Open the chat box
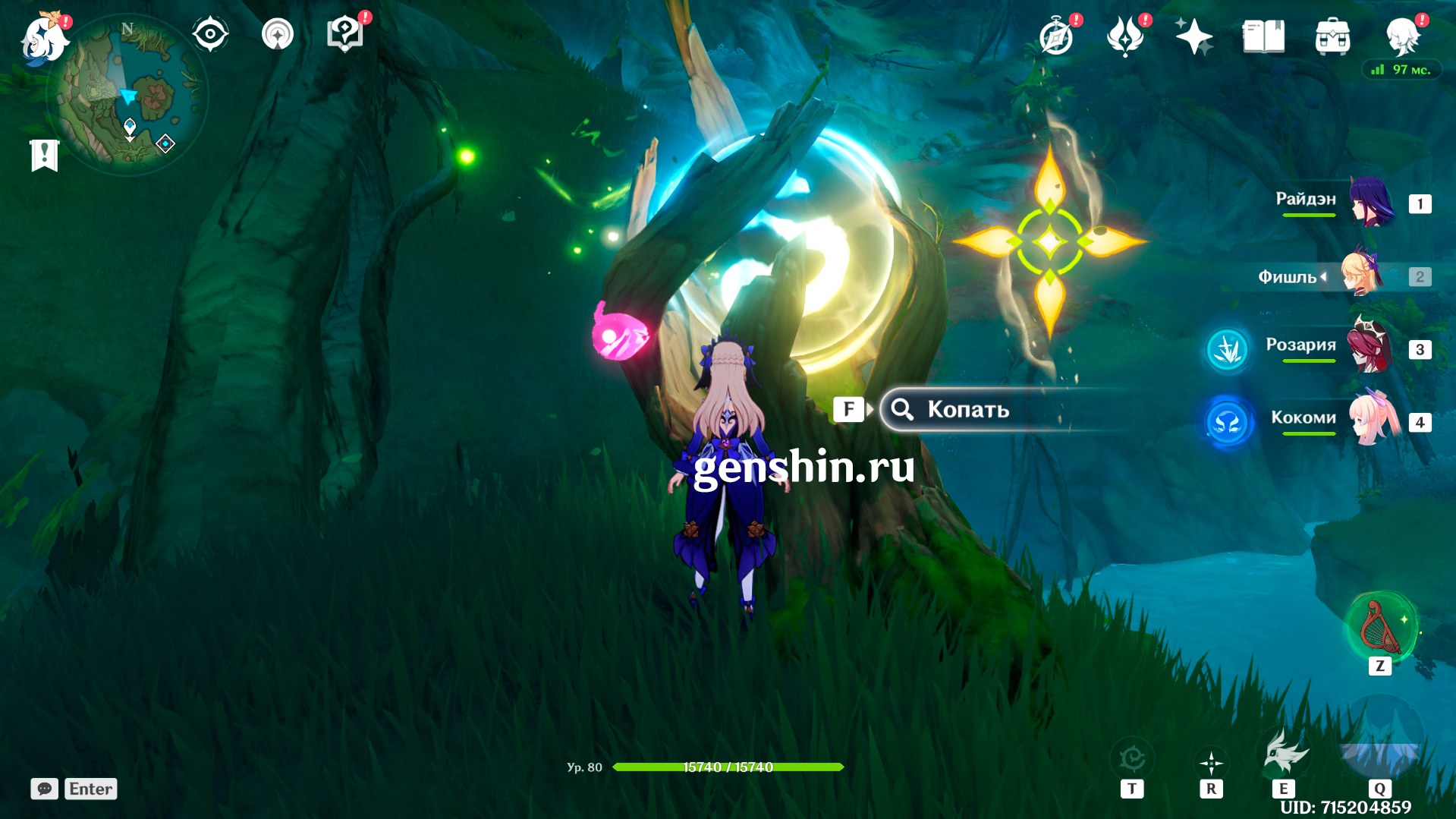The width and height of the screenshot is (1456, 819). [x=45, y=789]
